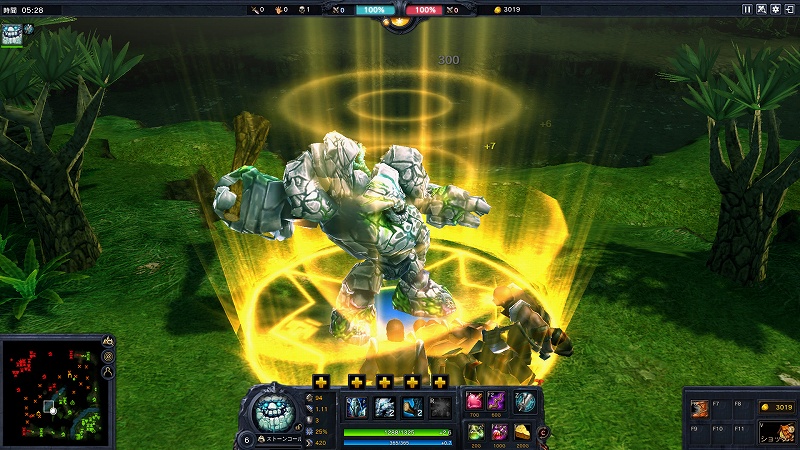Click the top round button beside the minimap

(107, 341)
